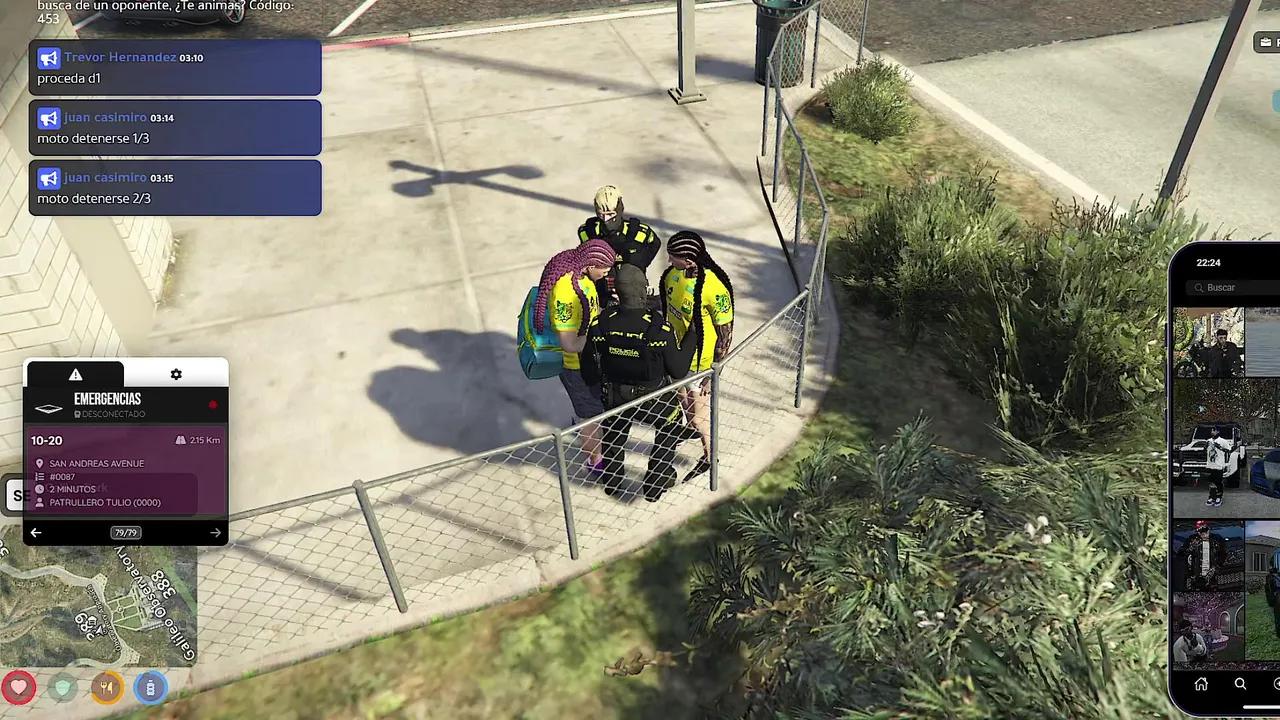Click the 79/79 page counter
1280x720 pixels.
click(x=125, y=532)
